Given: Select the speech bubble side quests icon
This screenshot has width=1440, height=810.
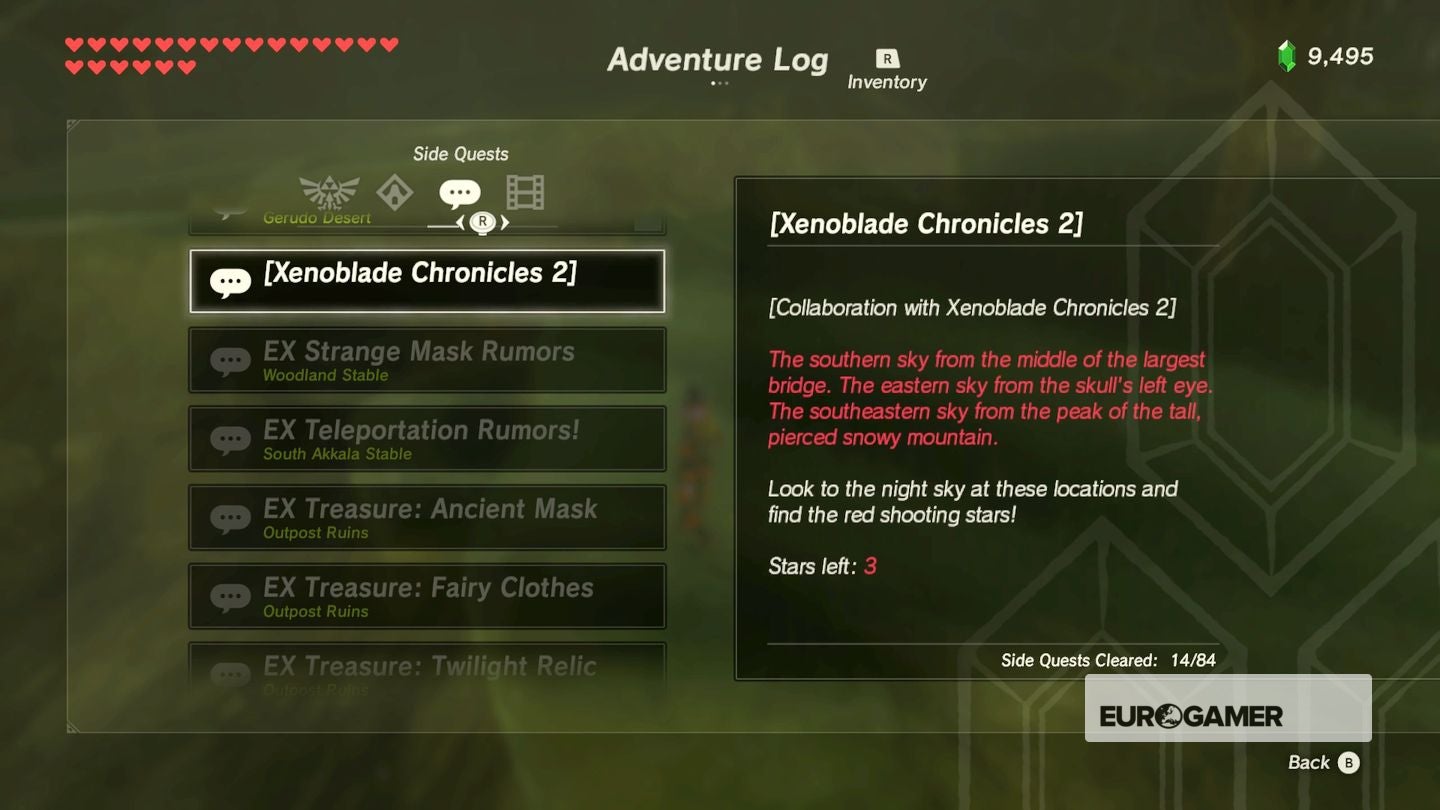Looking at the screenshot, I should point(460,190).
